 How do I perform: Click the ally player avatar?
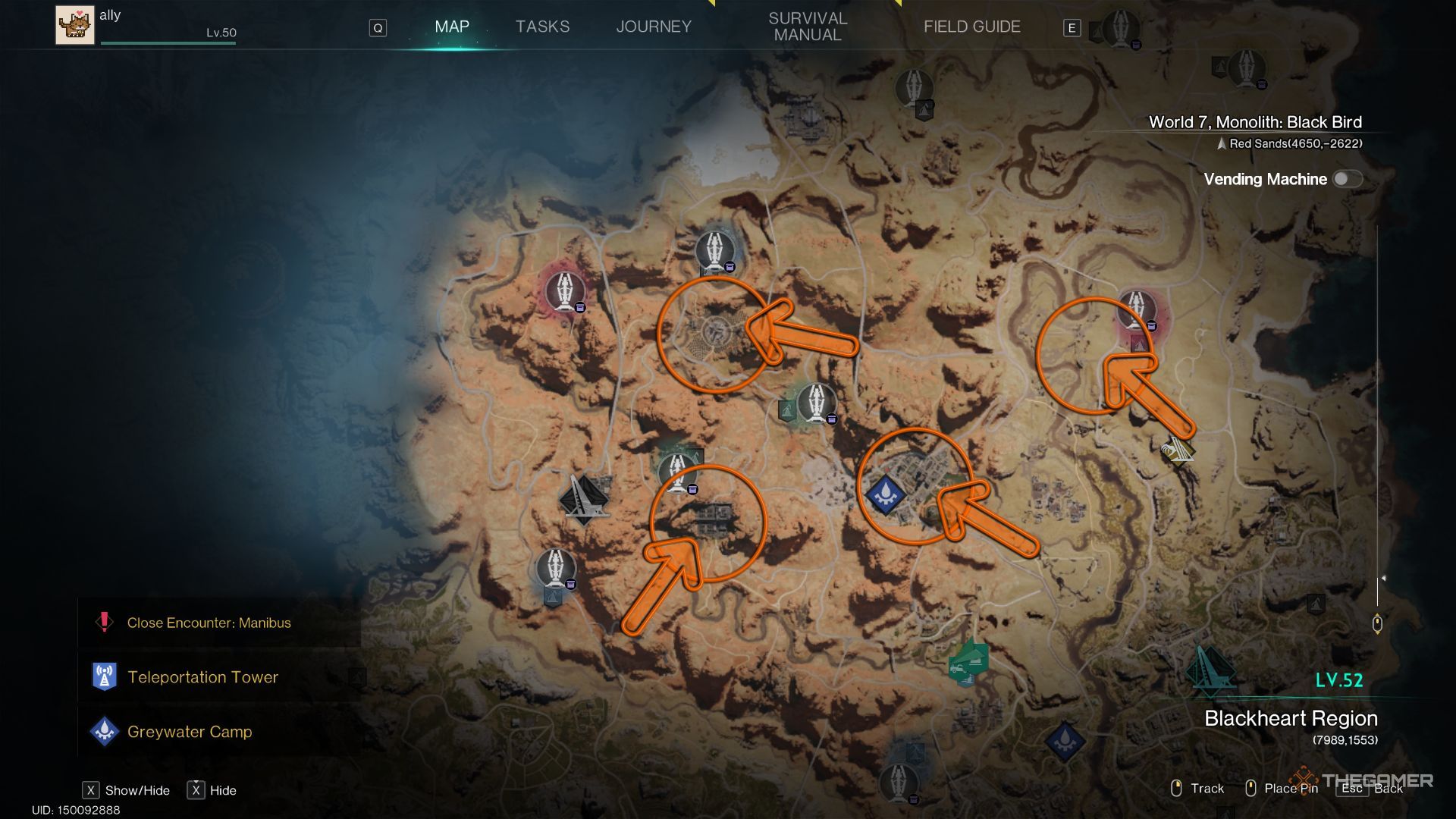pos(75,25)
